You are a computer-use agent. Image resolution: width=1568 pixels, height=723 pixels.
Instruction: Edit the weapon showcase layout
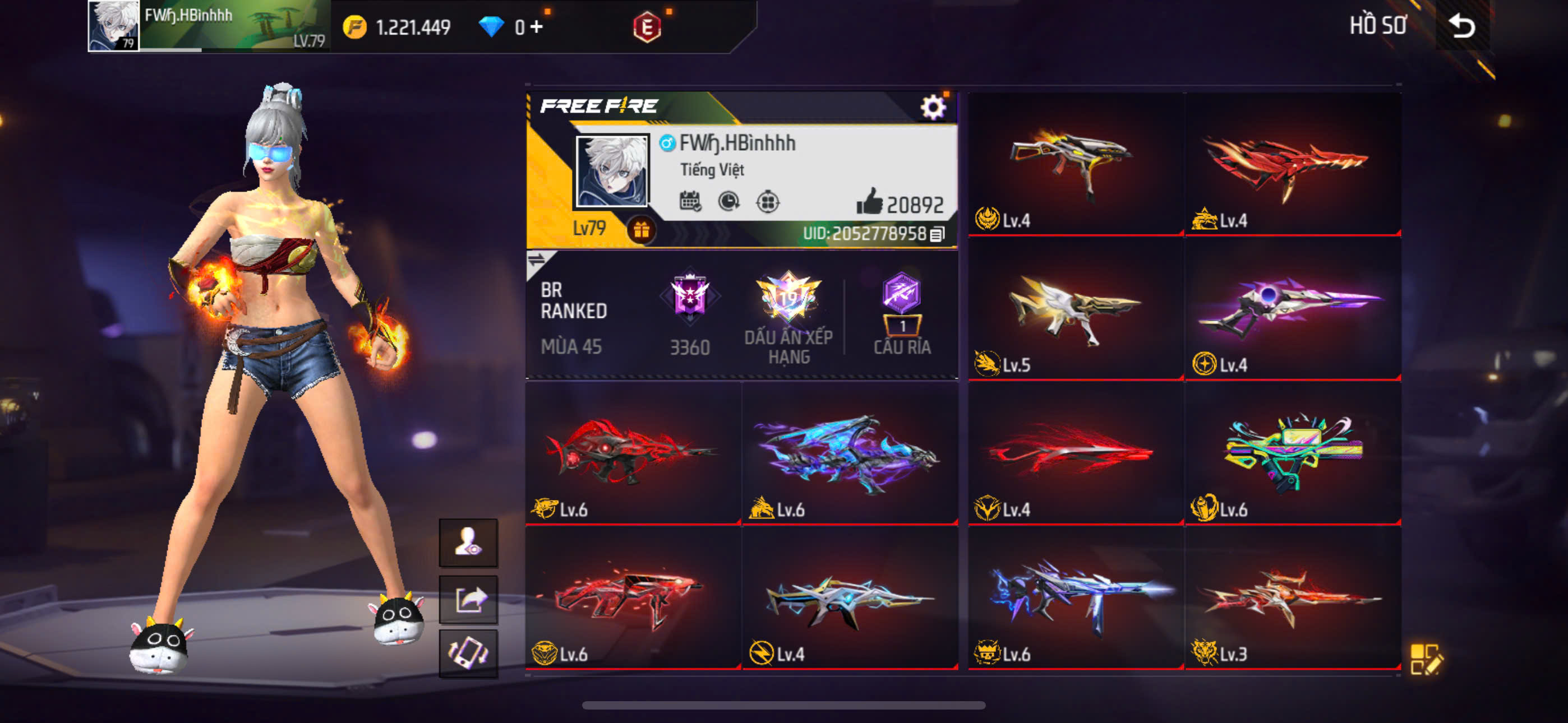click(x=1425, y=659)
